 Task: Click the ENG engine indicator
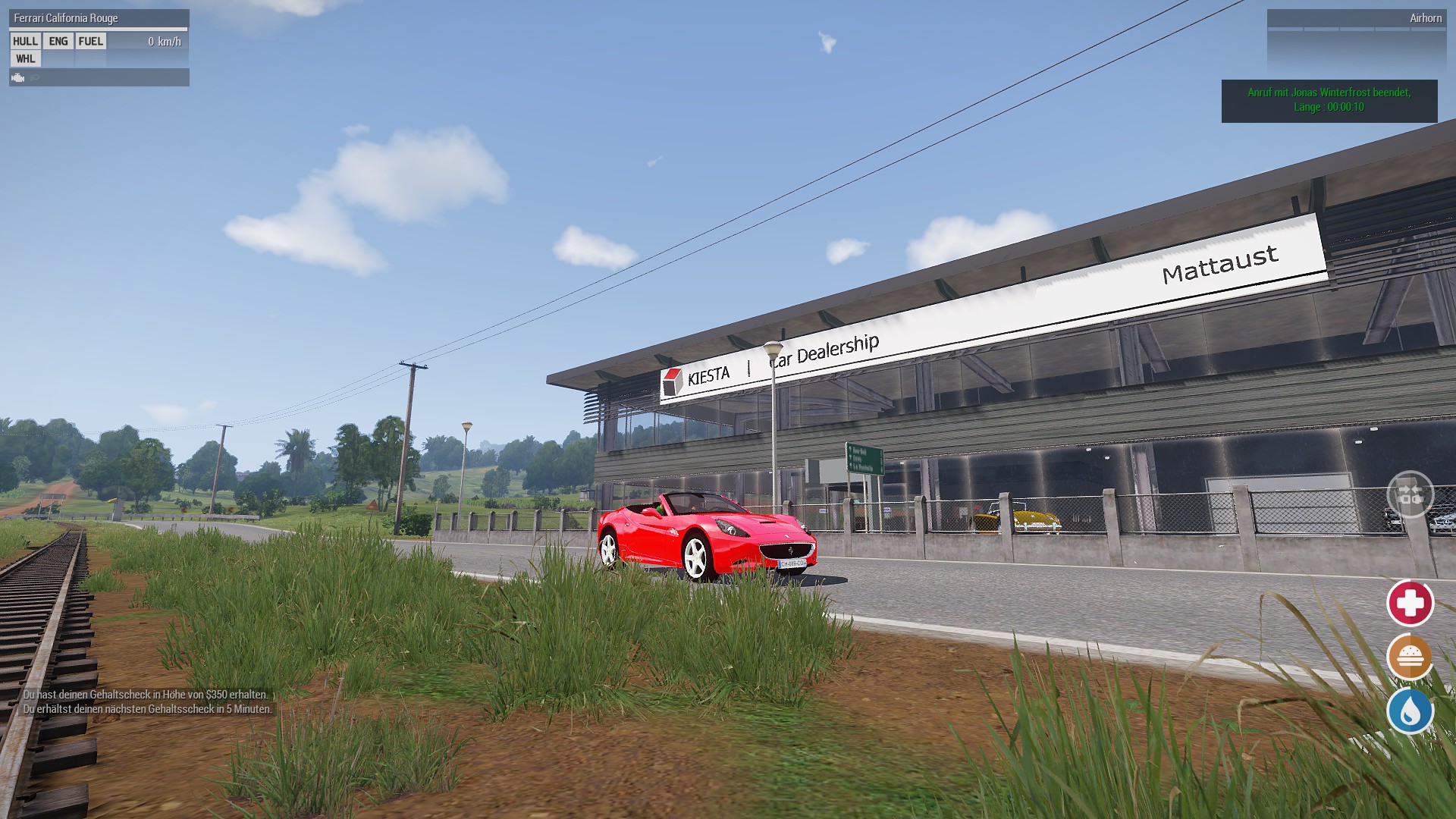58,42
